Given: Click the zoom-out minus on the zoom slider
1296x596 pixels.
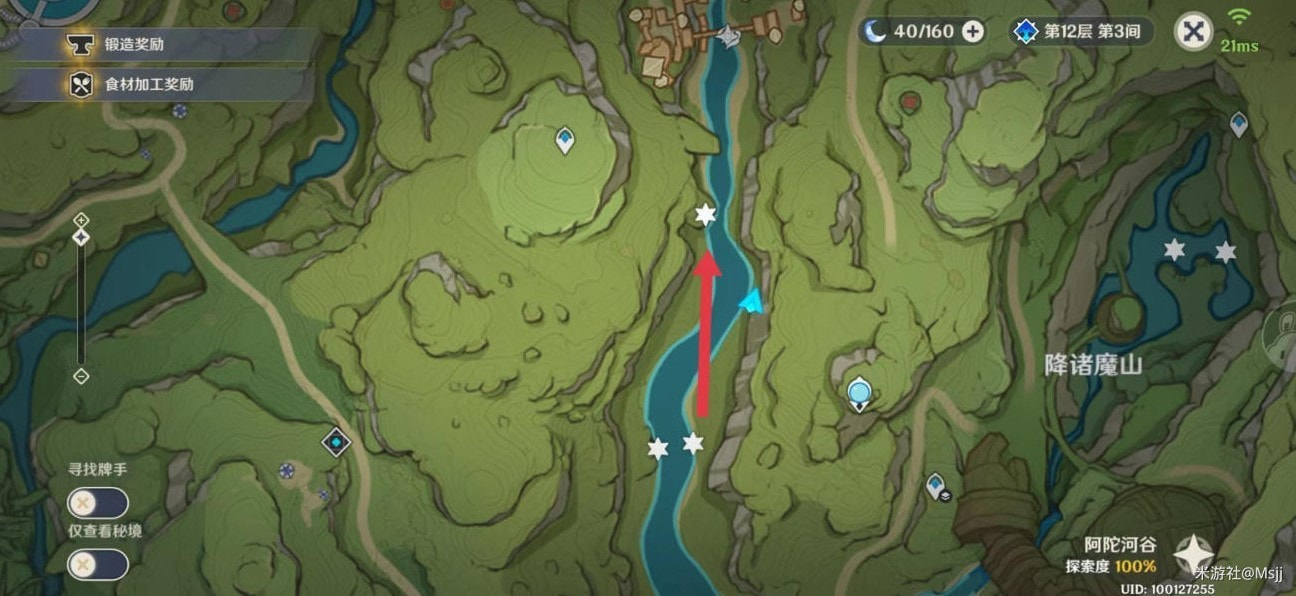Looking at the screenshot, I should 82,376.
